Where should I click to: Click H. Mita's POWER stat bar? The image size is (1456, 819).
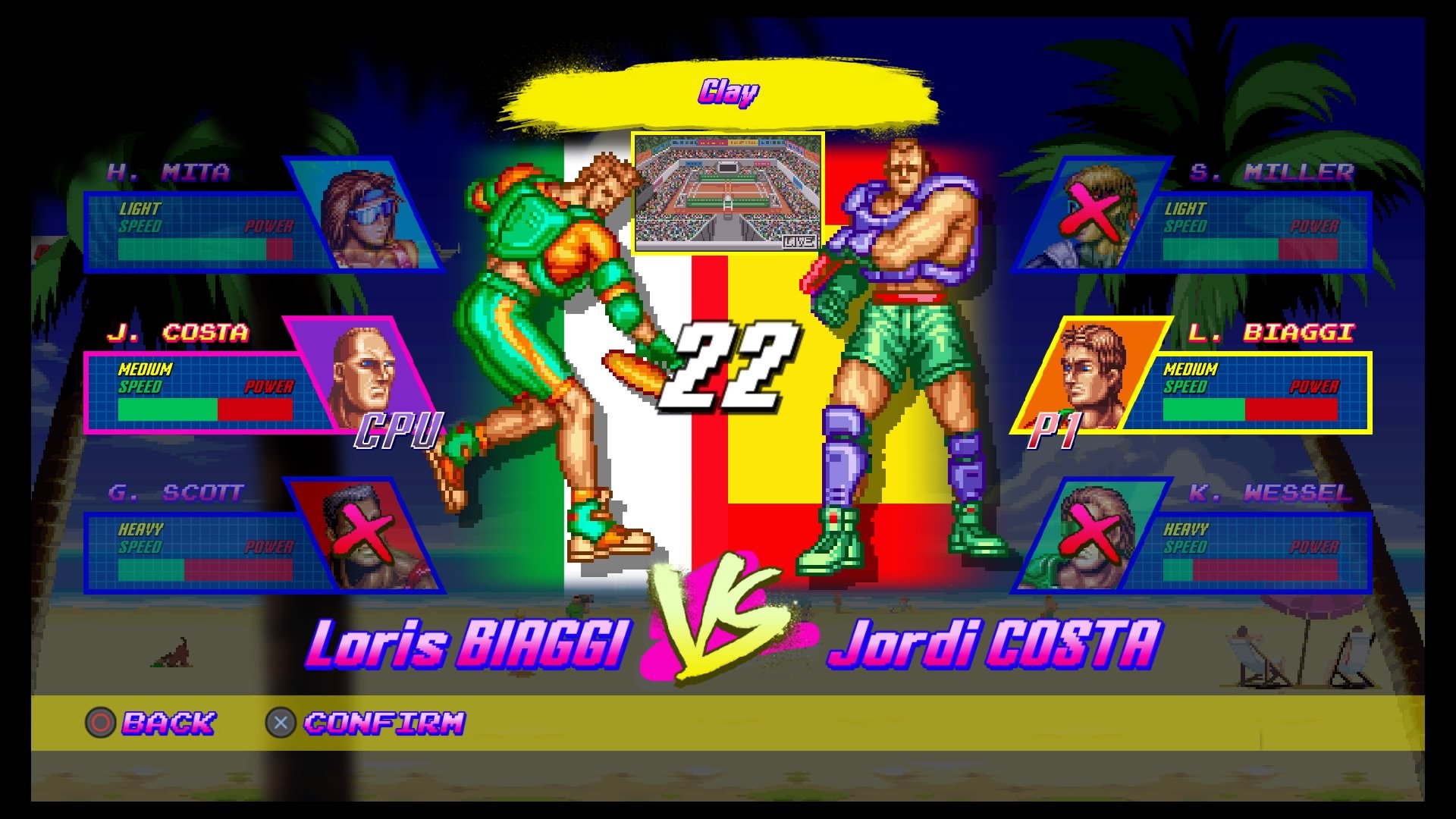click(269, 249)
